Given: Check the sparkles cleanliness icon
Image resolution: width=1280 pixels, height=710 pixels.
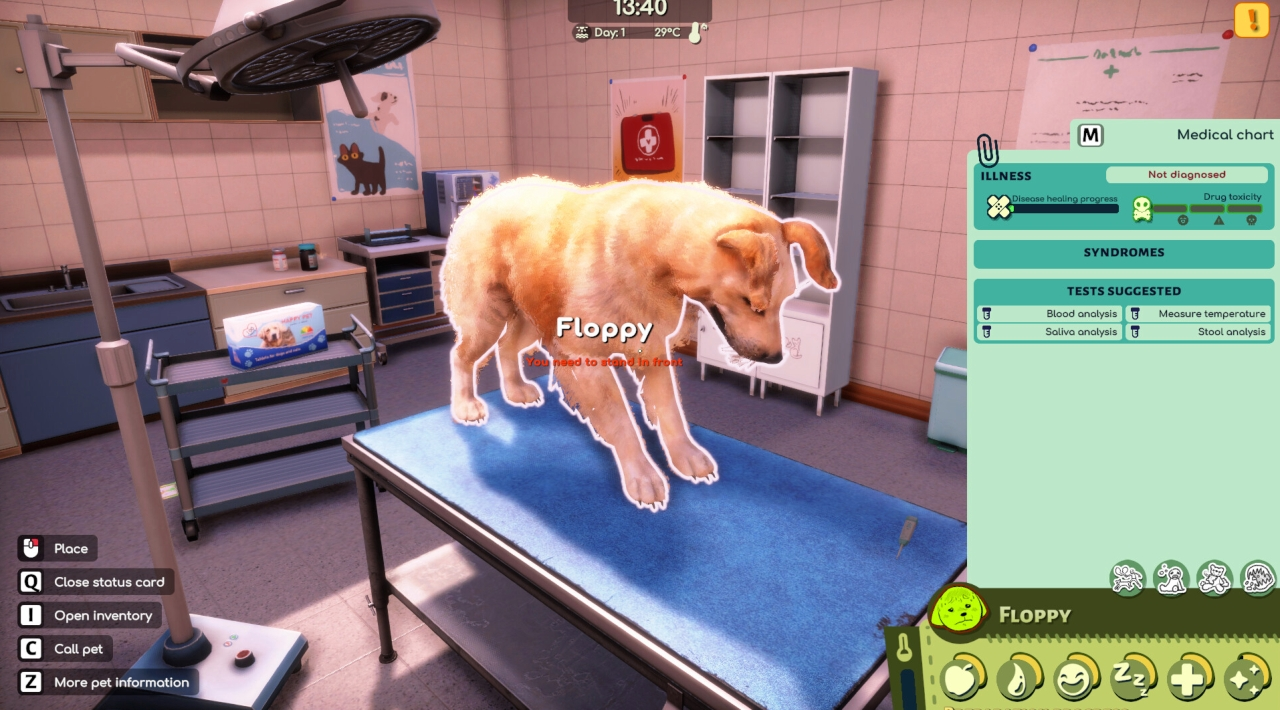Looking at the screenshot, I should coord(1246,680).
